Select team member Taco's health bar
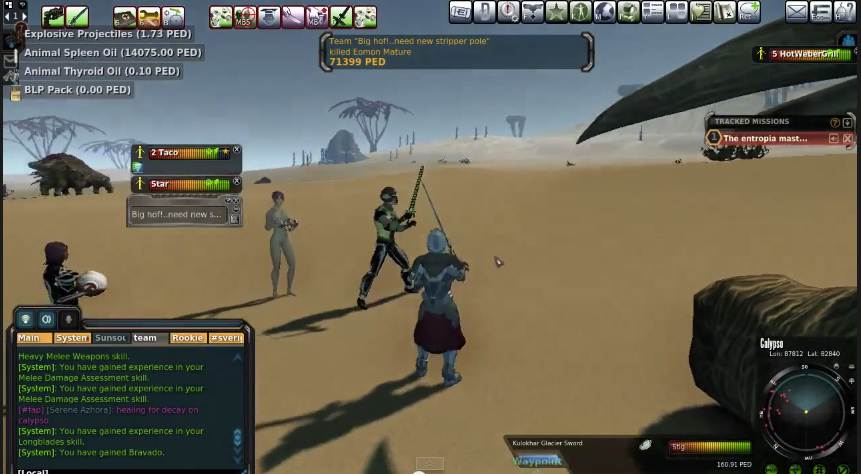This screenshot has height=474, width=861. click(x=188, y=153)
